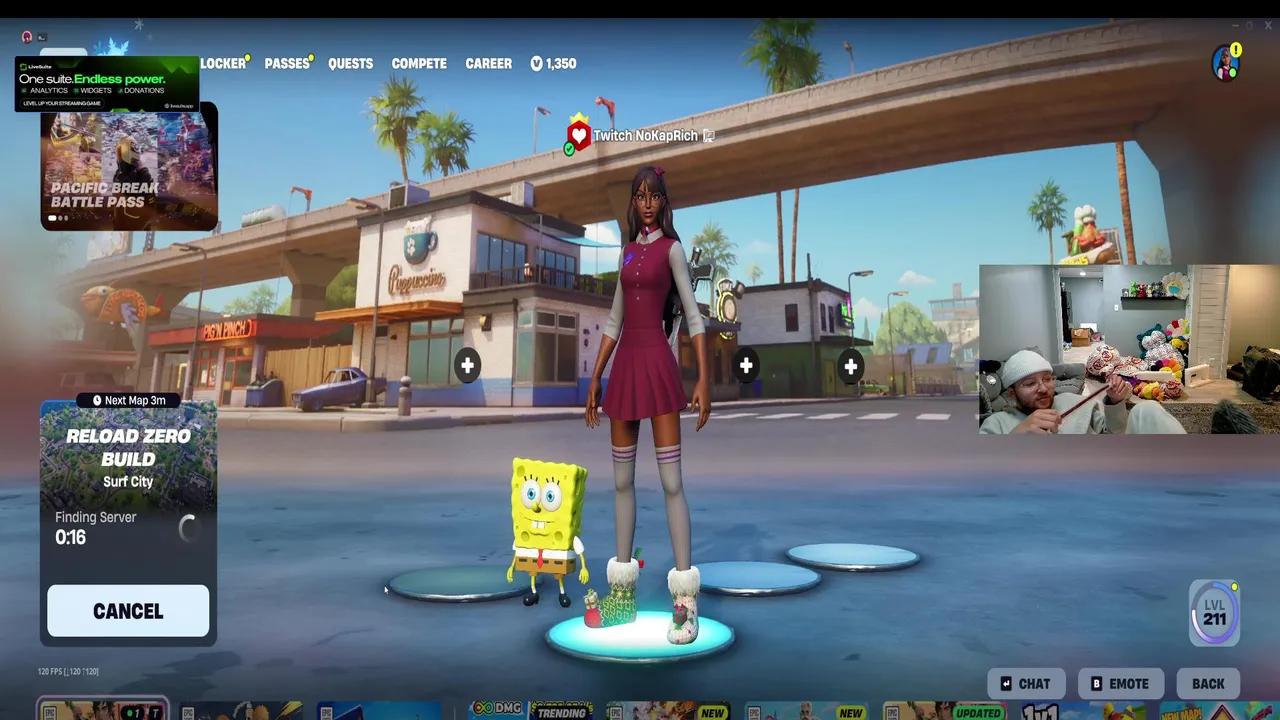Viewport: 1280px width, 720px height.
Task: Open the EMOTE wheel
Action: coord(1120,683)
